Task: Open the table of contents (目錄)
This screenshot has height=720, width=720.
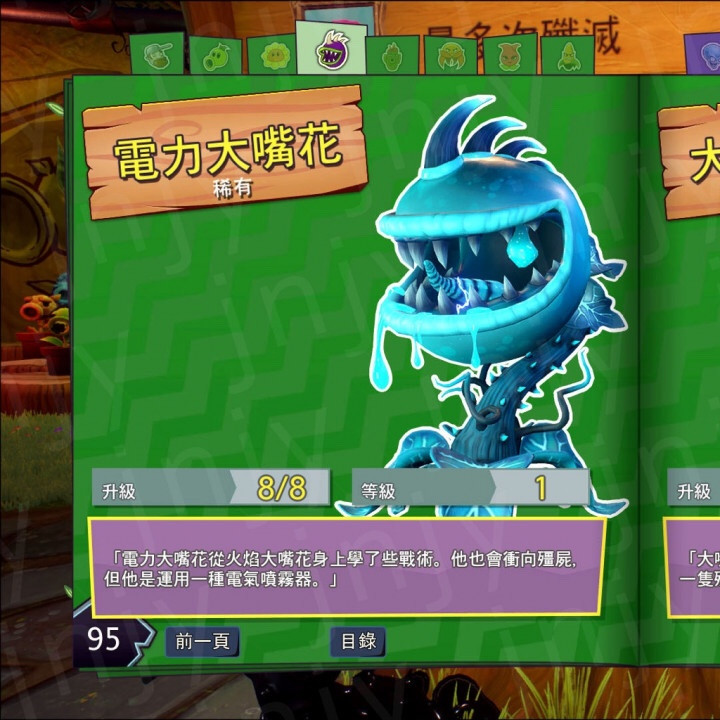Action: 358,642
